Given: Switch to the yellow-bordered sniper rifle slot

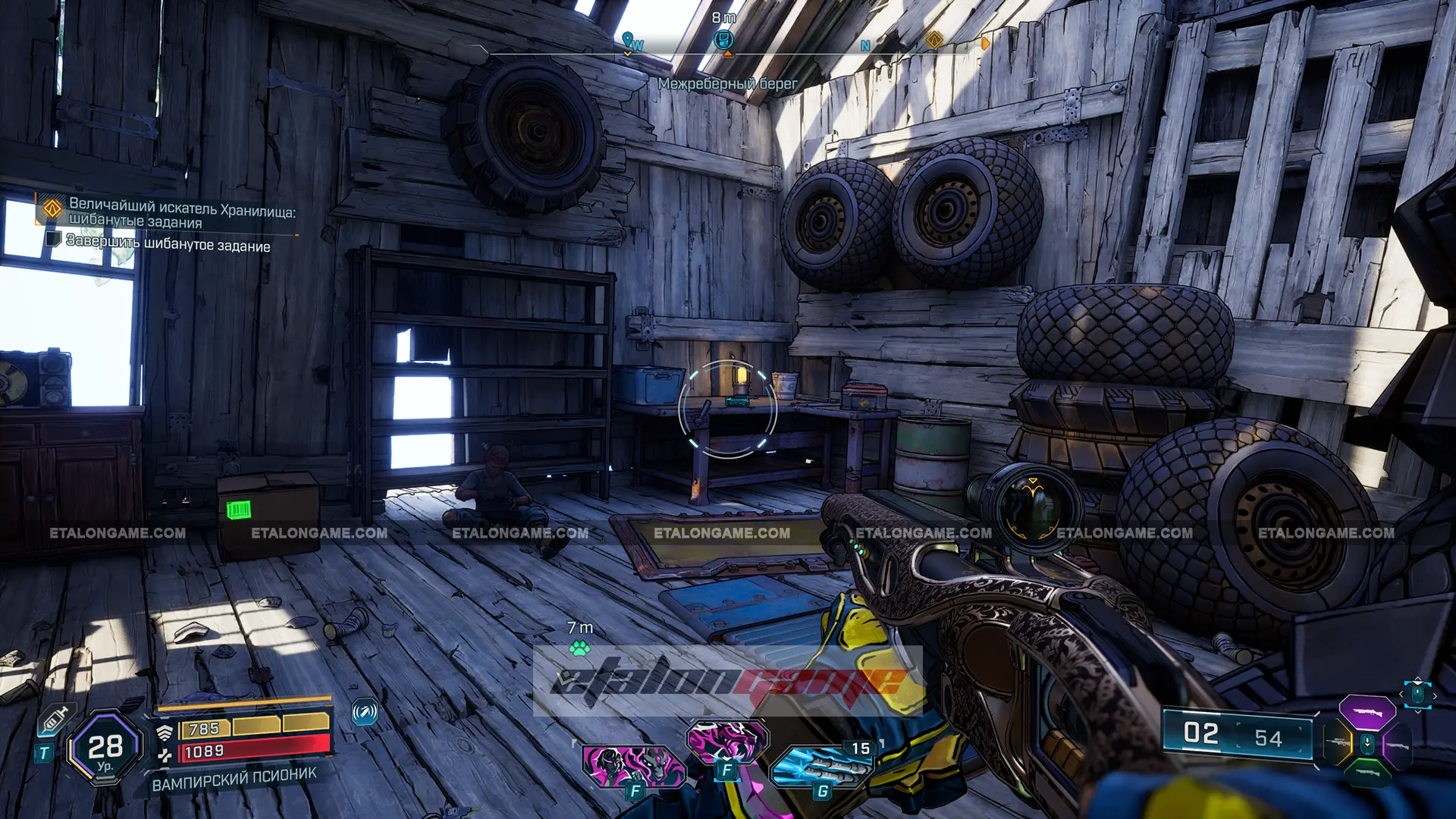Looking at the screenshot, I should point(1338,742).
